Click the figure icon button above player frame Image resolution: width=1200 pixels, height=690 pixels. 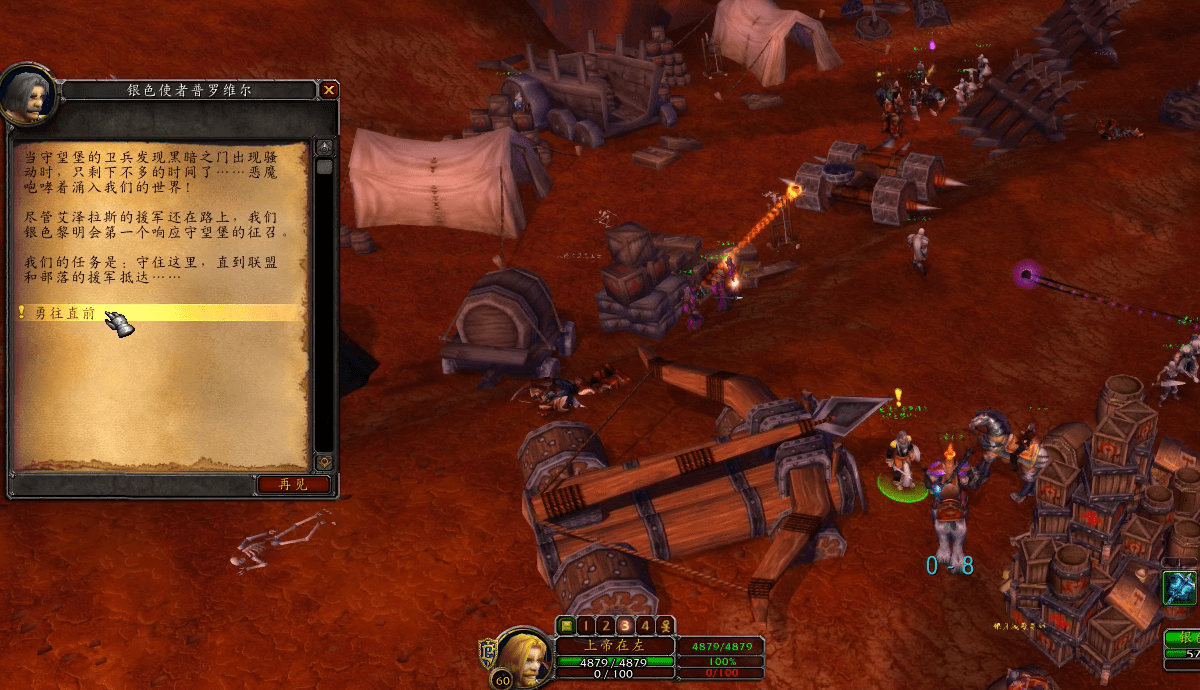point(665,626)
